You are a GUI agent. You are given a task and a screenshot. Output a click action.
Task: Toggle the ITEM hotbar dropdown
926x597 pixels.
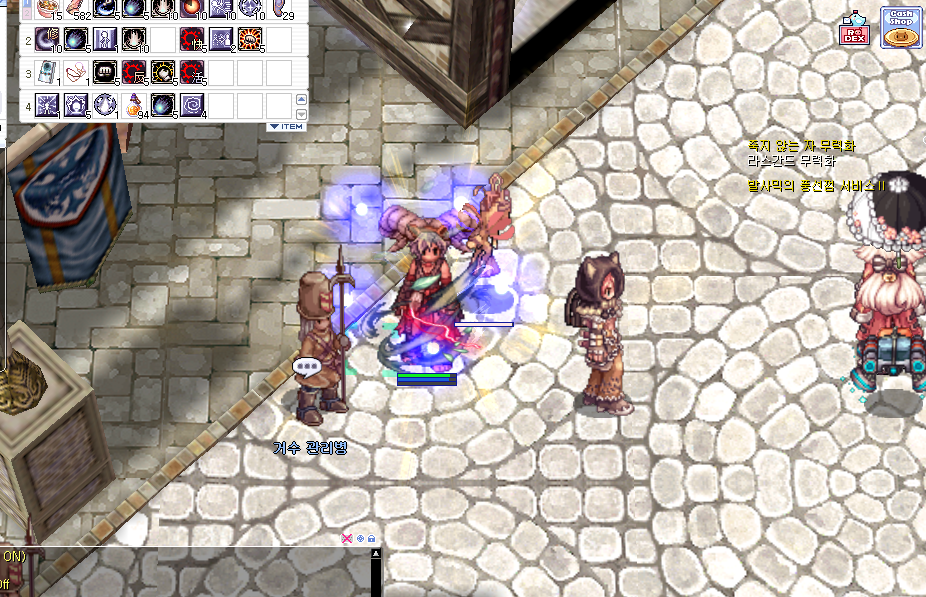[x=286, y=127]
